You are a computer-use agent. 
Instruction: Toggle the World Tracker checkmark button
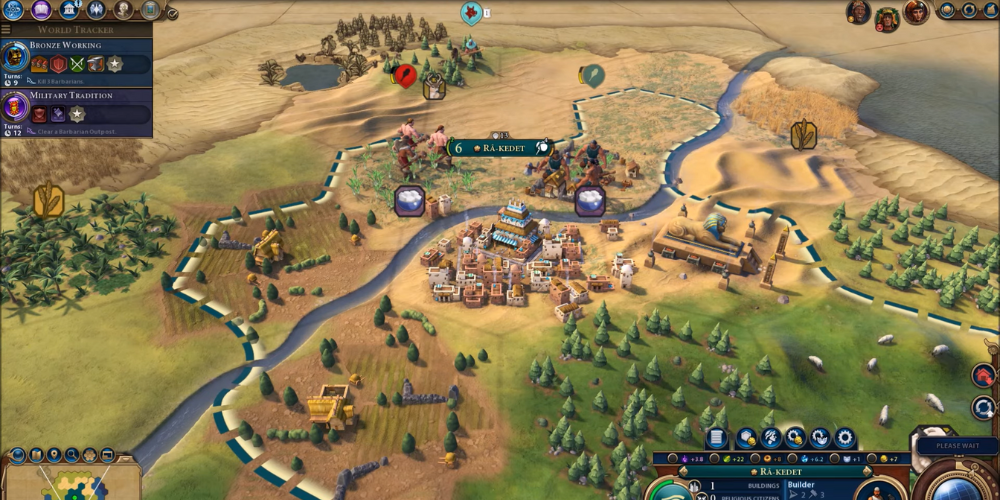[x=172, y=14]
